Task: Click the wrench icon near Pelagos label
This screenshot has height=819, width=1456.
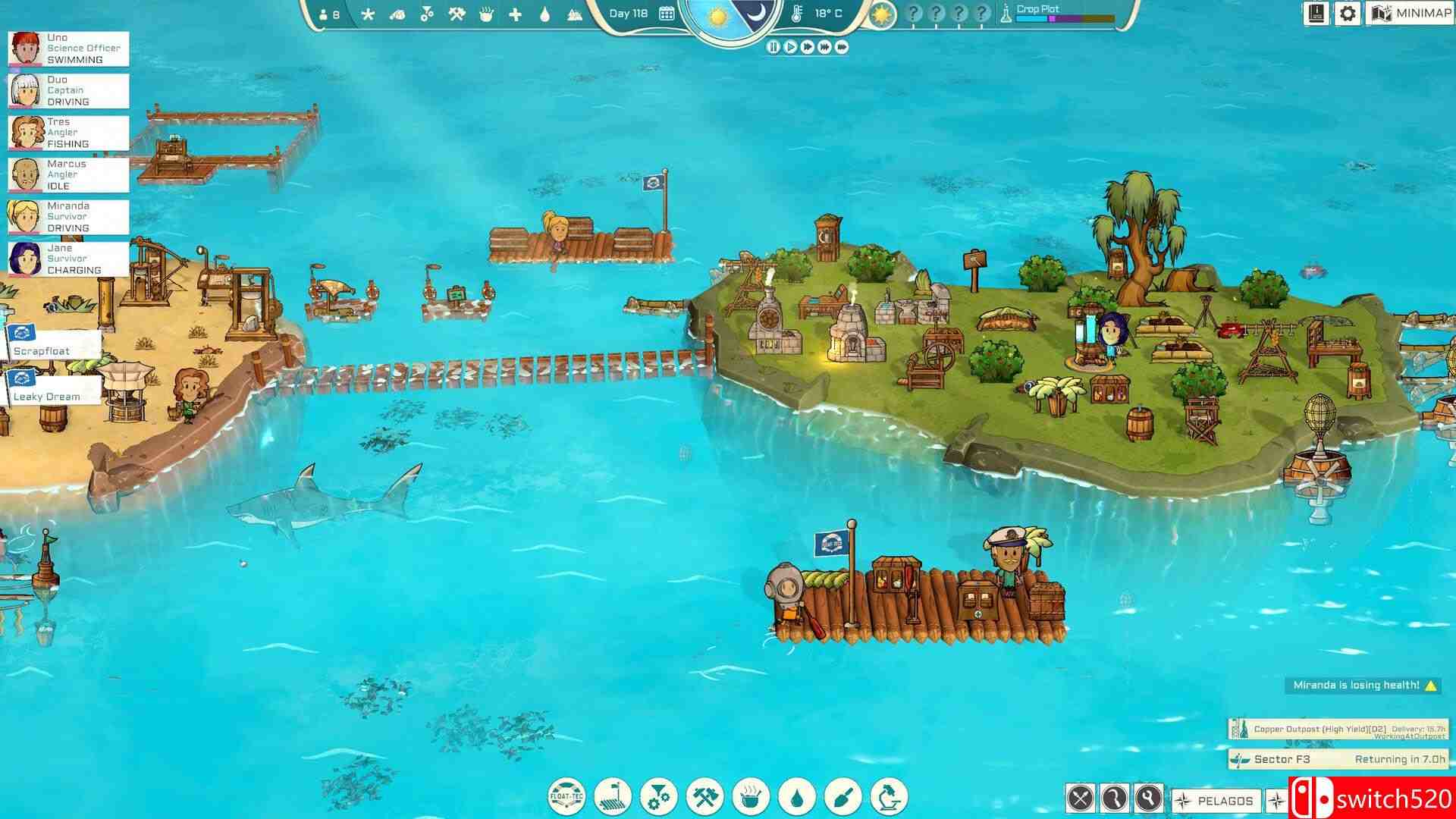Action: (x=1150, y=800)
